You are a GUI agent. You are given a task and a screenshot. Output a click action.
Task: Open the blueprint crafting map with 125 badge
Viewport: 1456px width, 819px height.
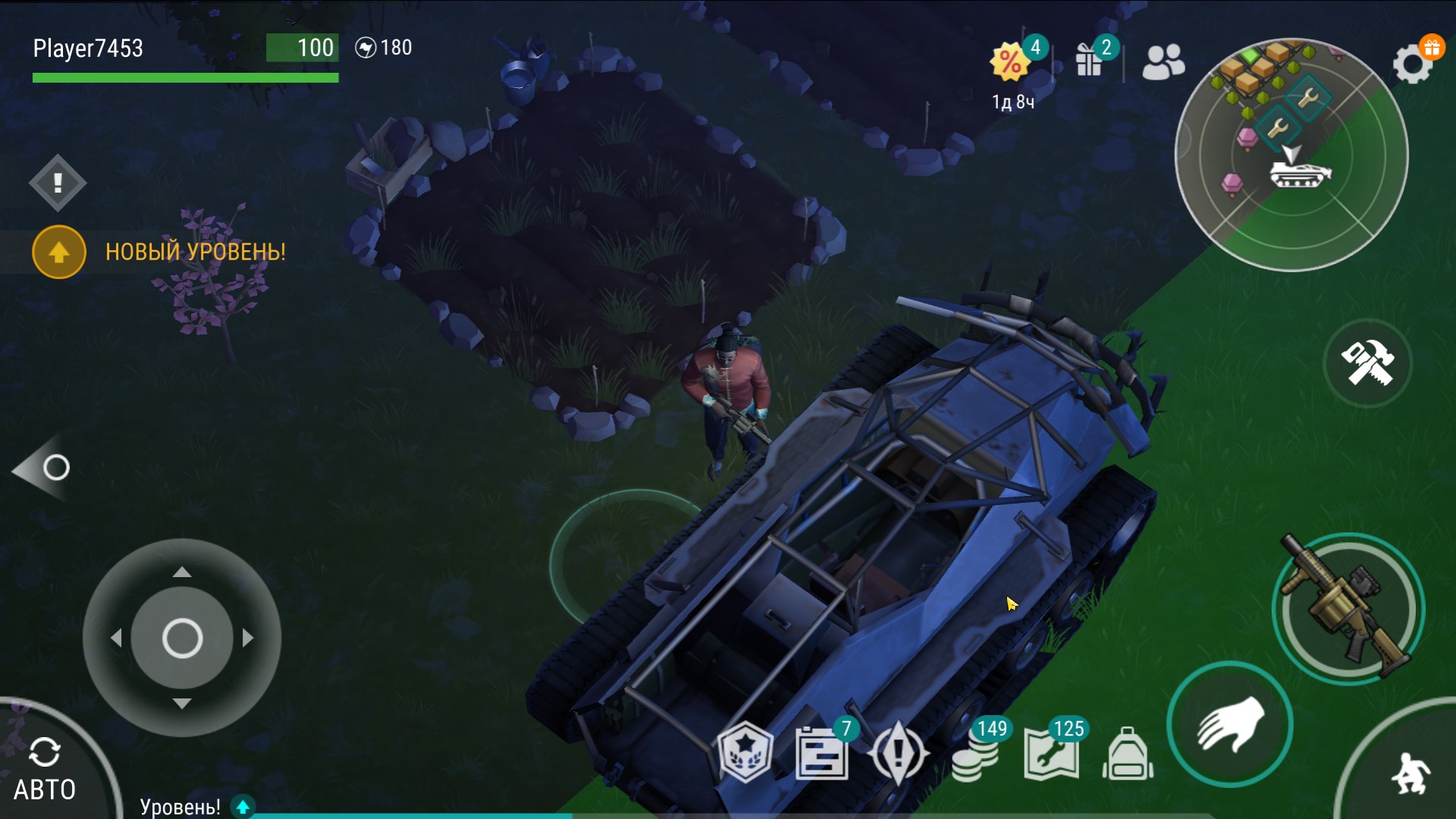pos(1051,754)
